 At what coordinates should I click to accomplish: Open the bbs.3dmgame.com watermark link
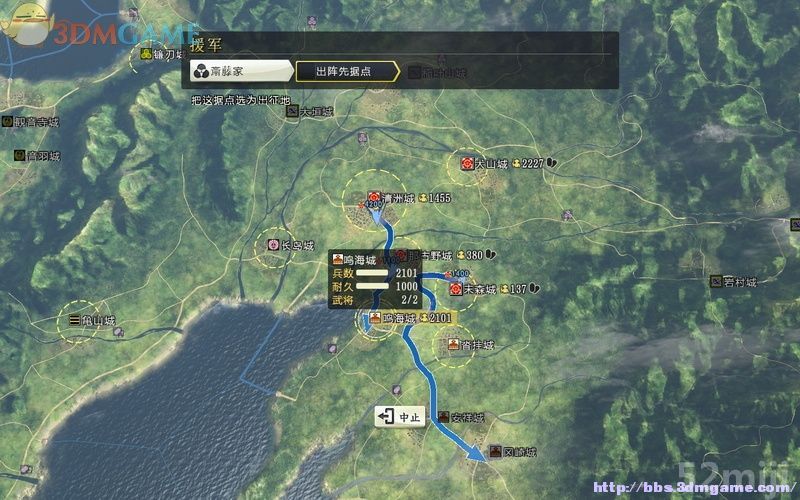[690, 488]
